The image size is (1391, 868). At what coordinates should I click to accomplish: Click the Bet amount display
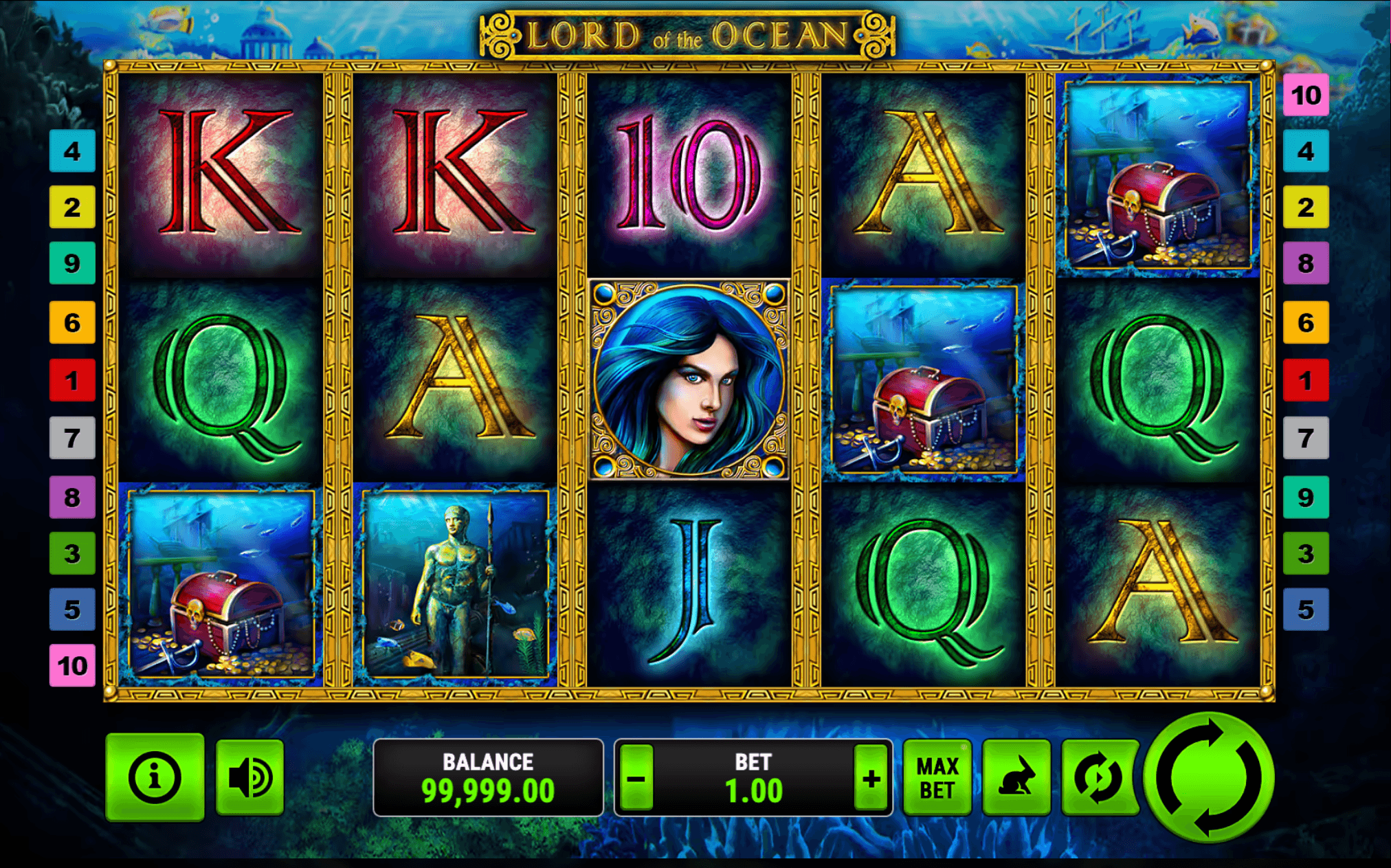tap(753, 777)
